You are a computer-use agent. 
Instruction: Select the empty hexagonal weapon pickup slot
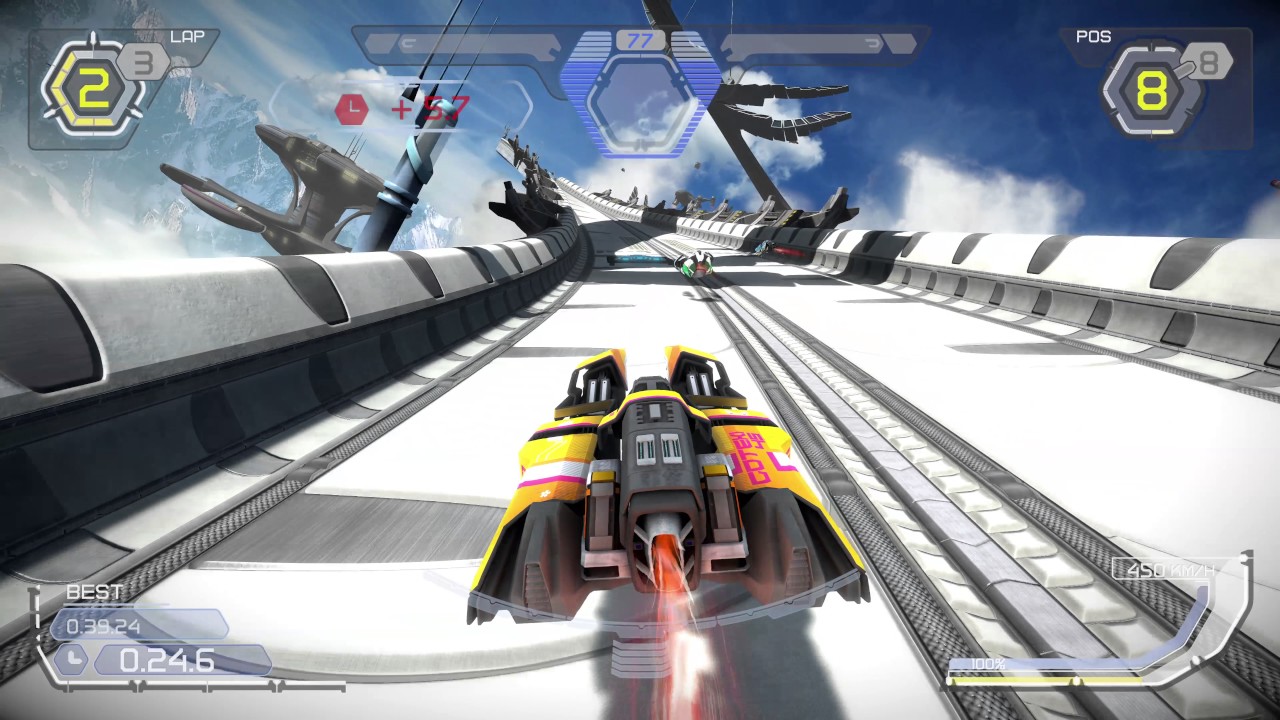click(640, 104)
